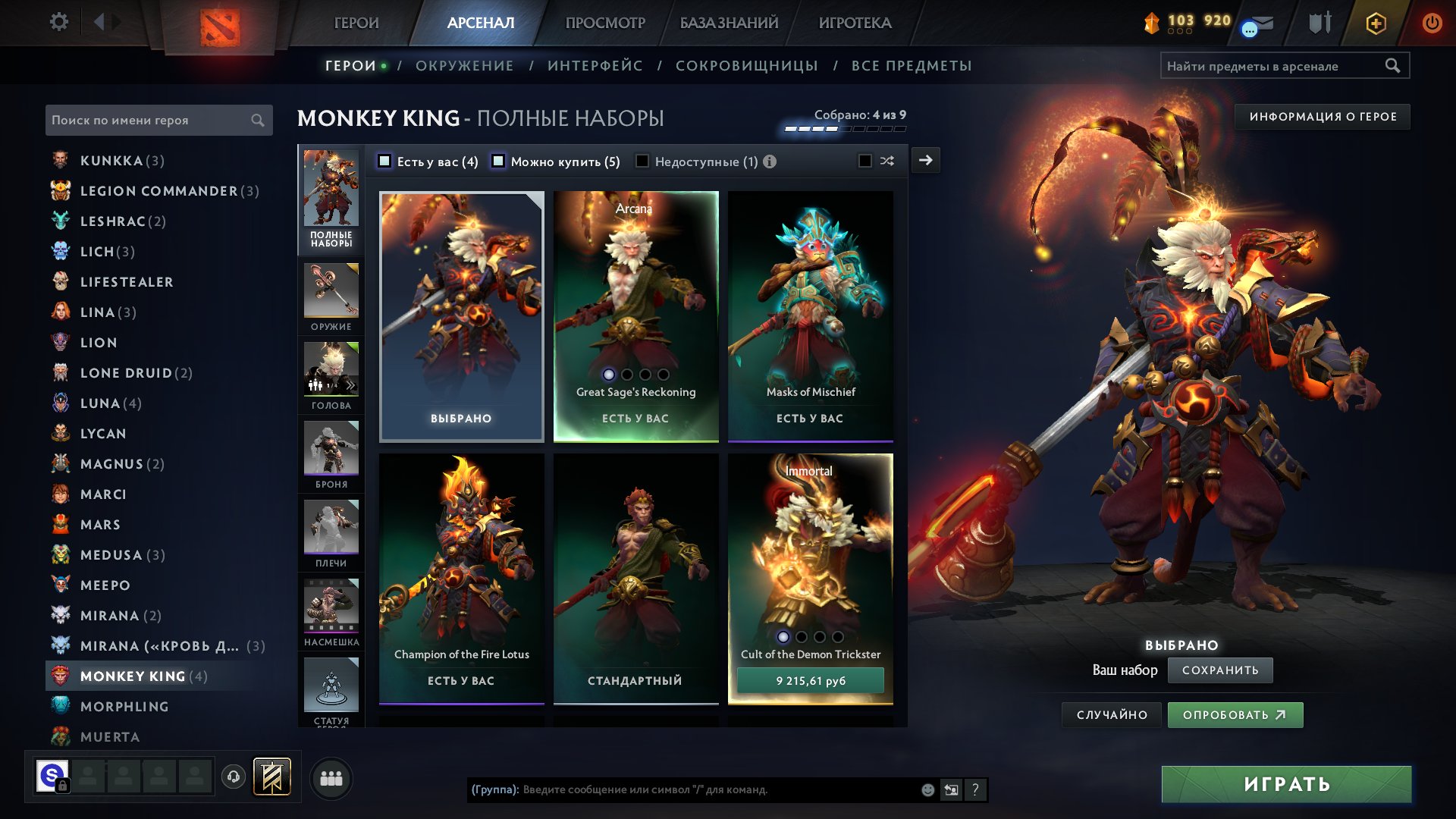This screenshot has width=1456, height=819.
Task: Uncheck the Можно купить (5) filter
Action: click(498, 161)
